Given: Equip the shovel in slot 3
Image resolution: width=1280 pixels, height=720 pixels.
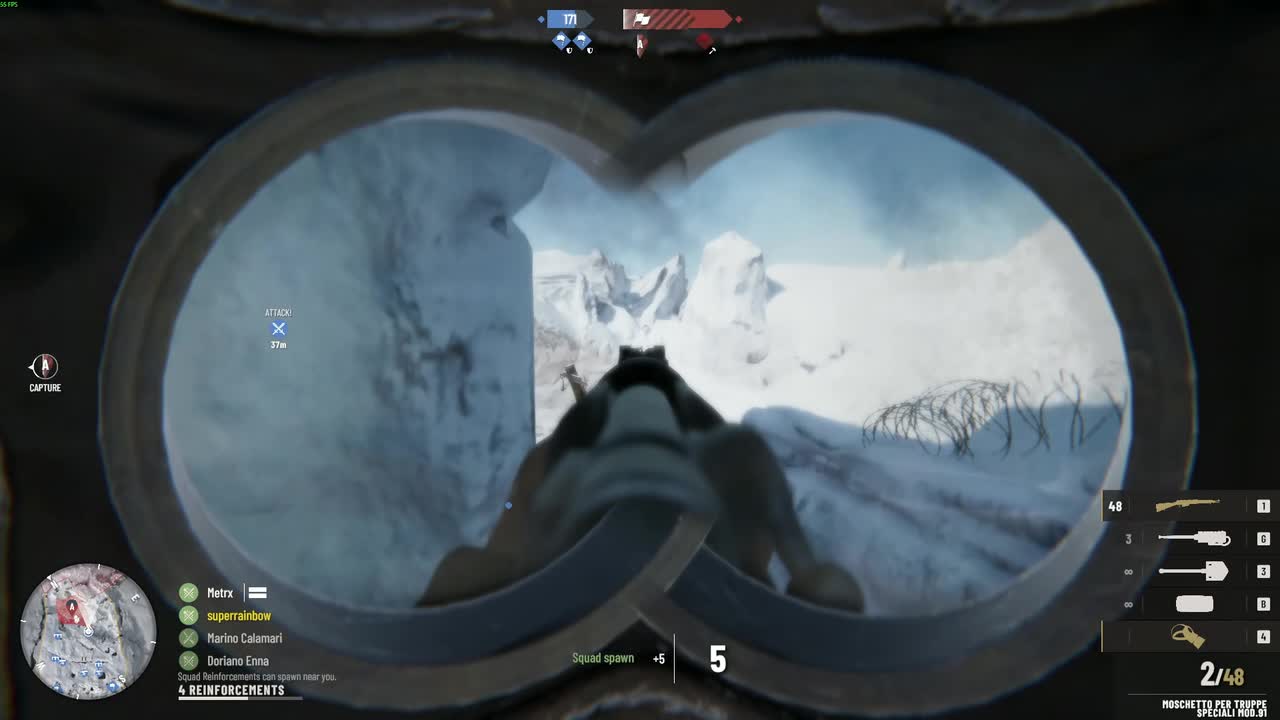Looking at the screenshot, I should (x=1193, y=571).
